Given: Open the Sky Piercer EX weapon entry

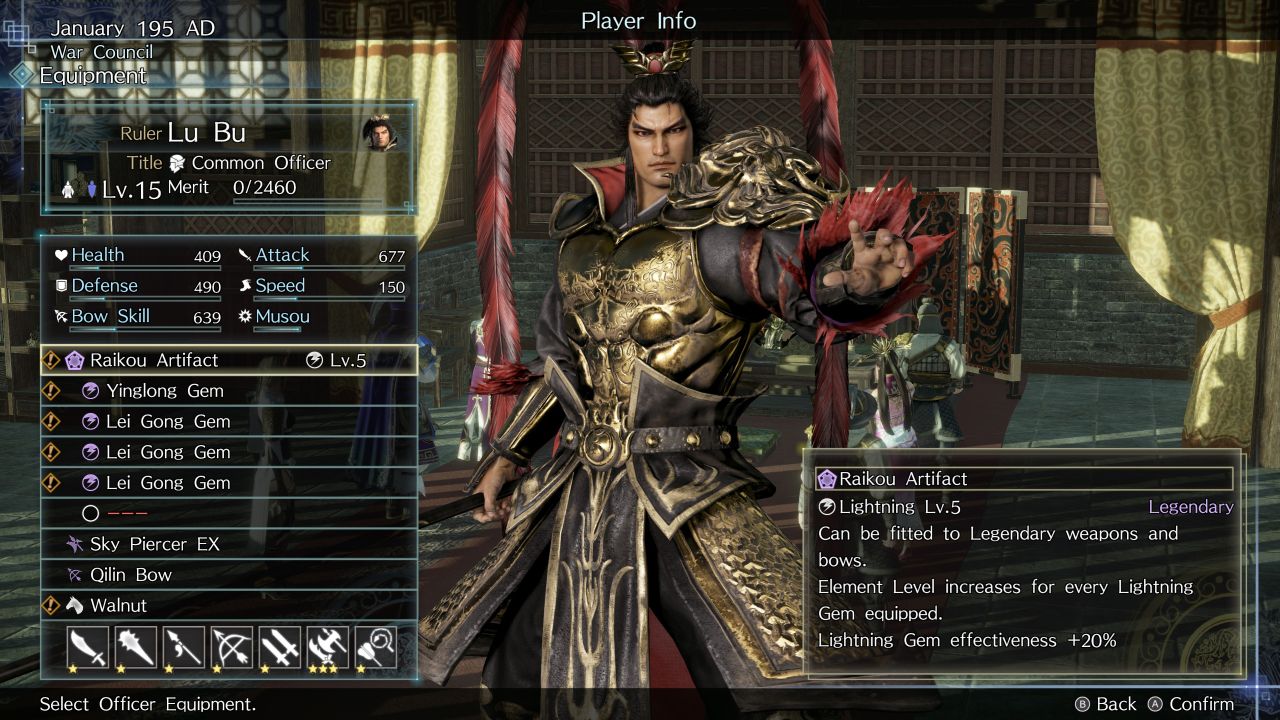Looking at the screenshot, I should point(228,544).
